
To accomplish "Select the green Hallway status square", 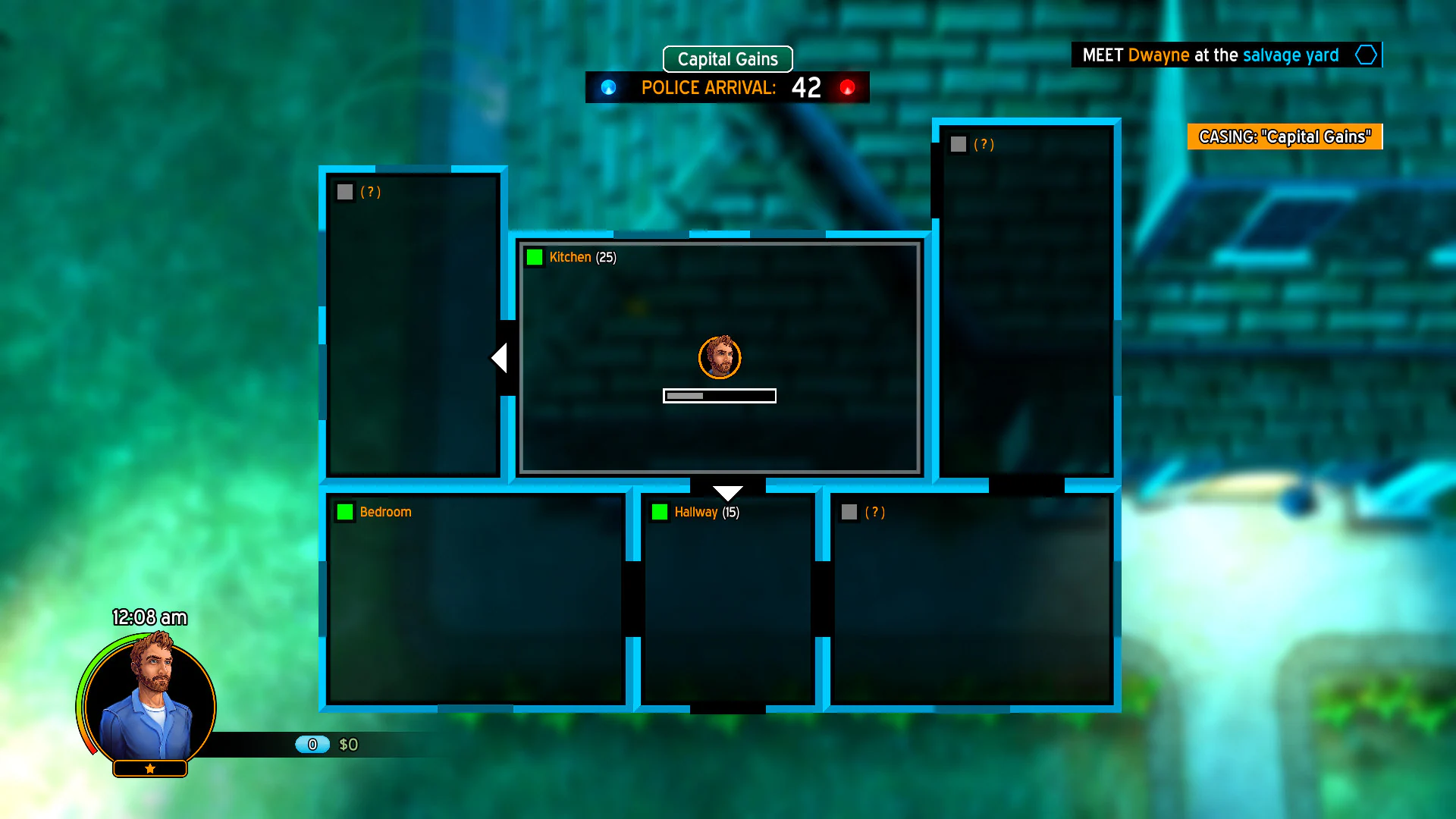I will (x=659, y=513).
